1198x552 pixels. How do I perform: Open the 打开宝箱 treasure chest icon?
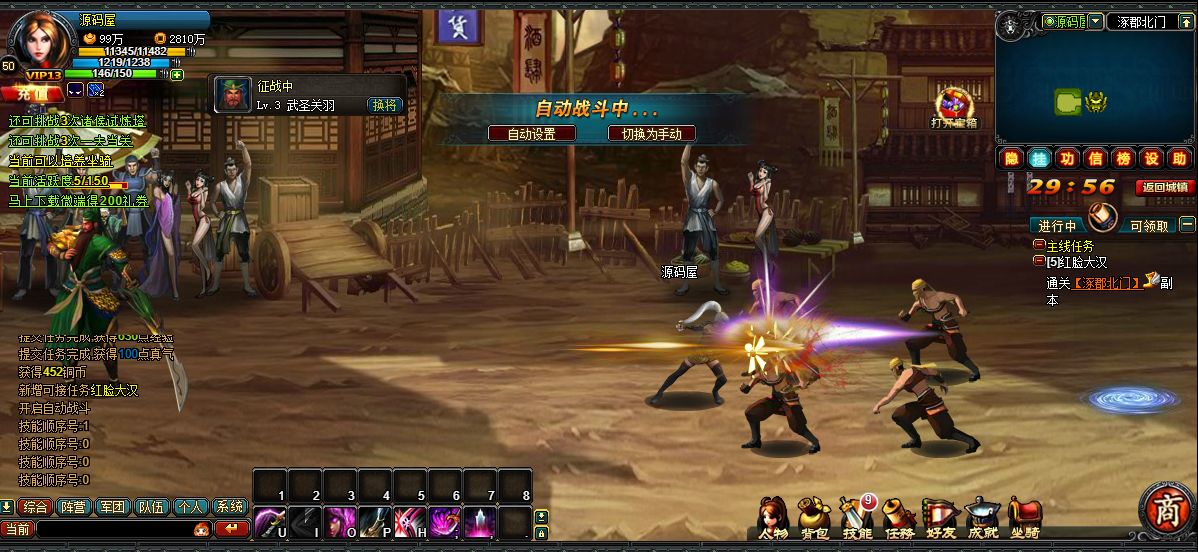tap(953, 107)
